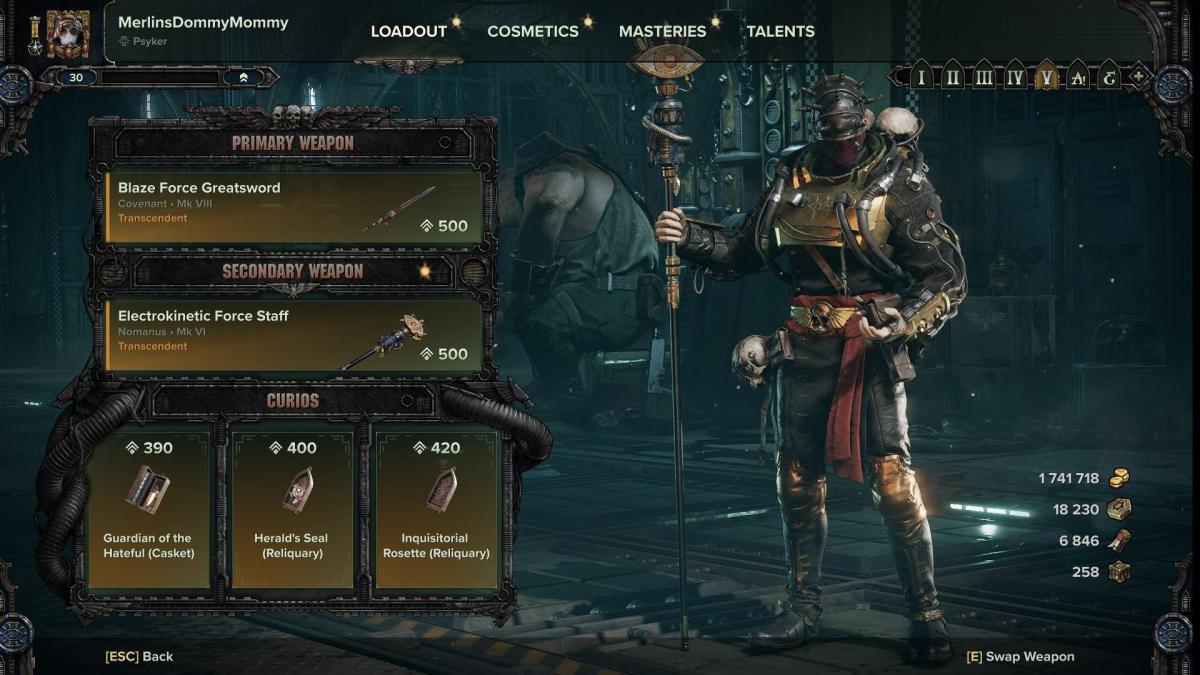This screenshot has height=675, width=1200.
Task: Go back using the Back button
Action: [139, 657]
